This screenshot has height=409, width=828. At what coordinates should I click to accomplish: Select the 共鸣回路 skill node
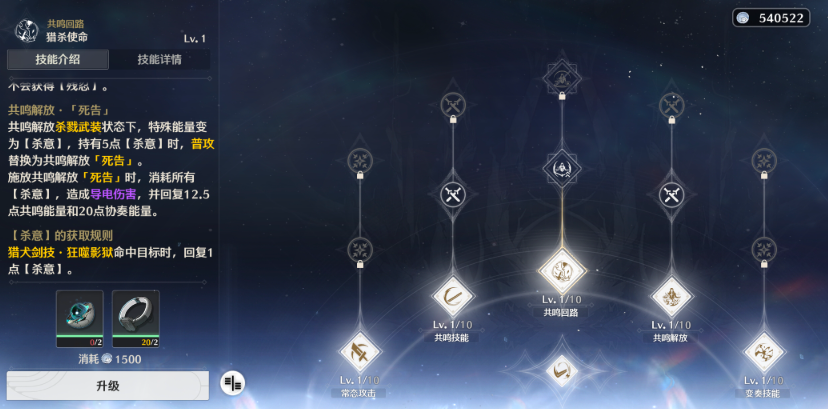pyautogui.click(x=561, y=270)
